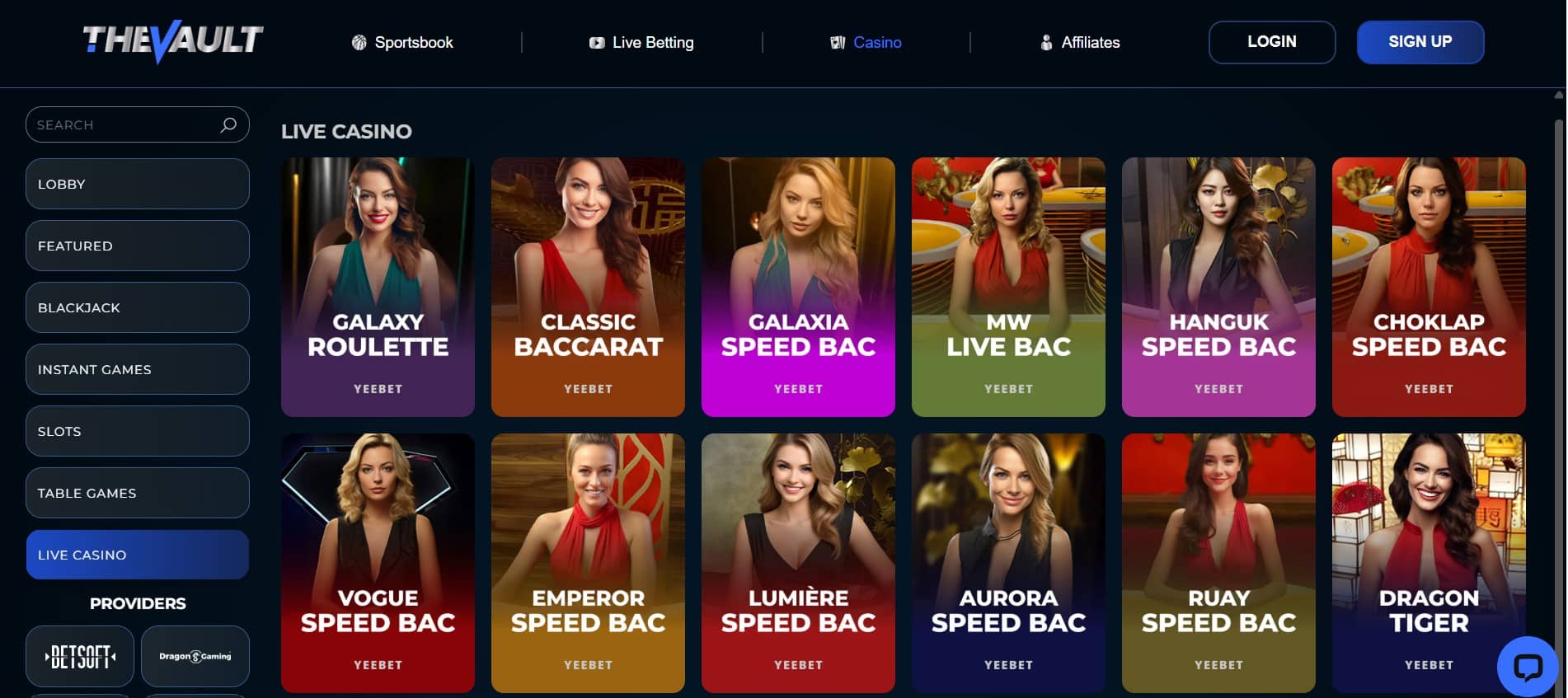Choose the Slots category
The width and height of the screenshot is (1568, 698).
click(137, 431)
